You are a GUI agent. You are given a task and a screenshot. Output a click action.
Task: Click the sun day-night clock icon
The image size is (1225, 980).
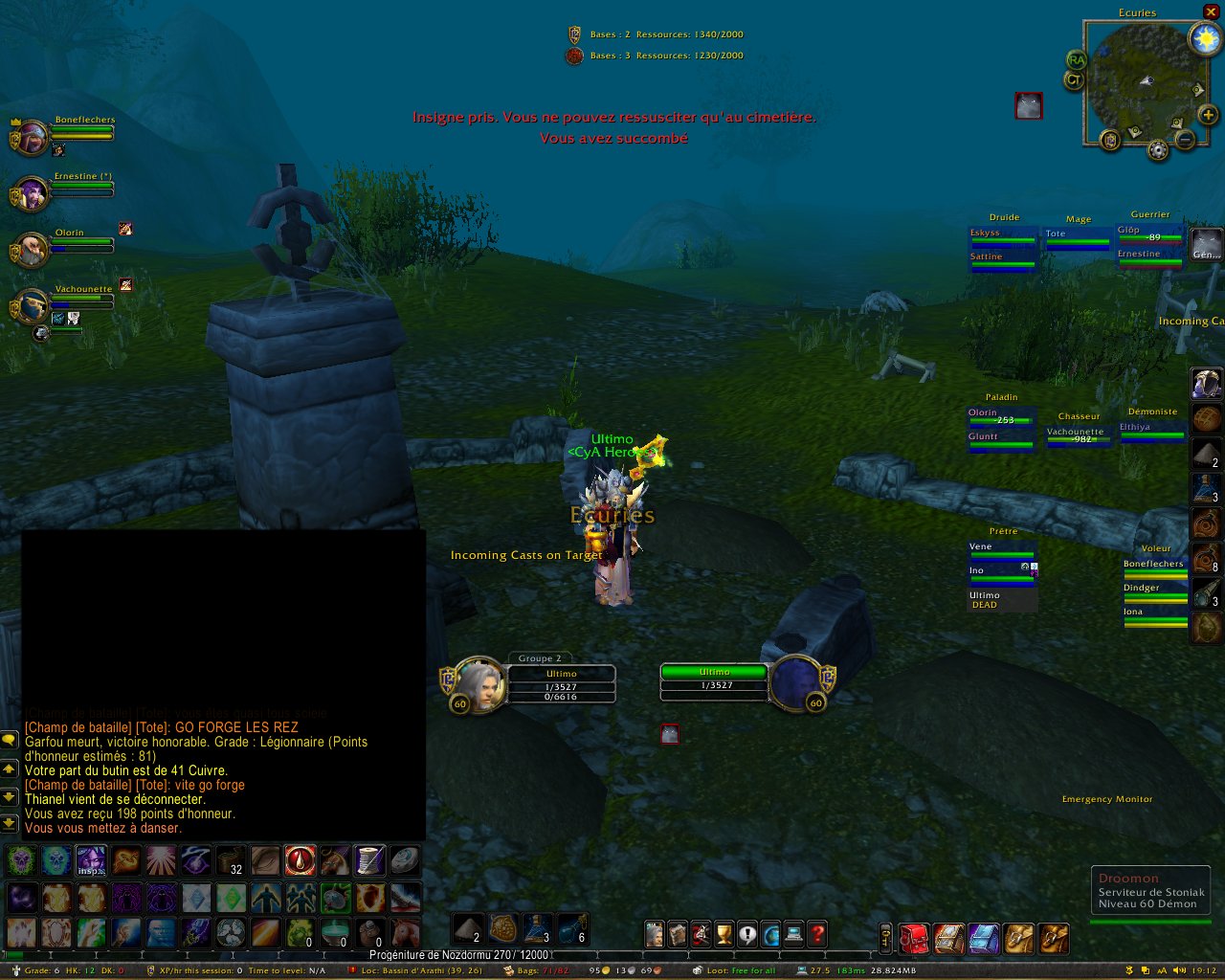coord(1205,38)
